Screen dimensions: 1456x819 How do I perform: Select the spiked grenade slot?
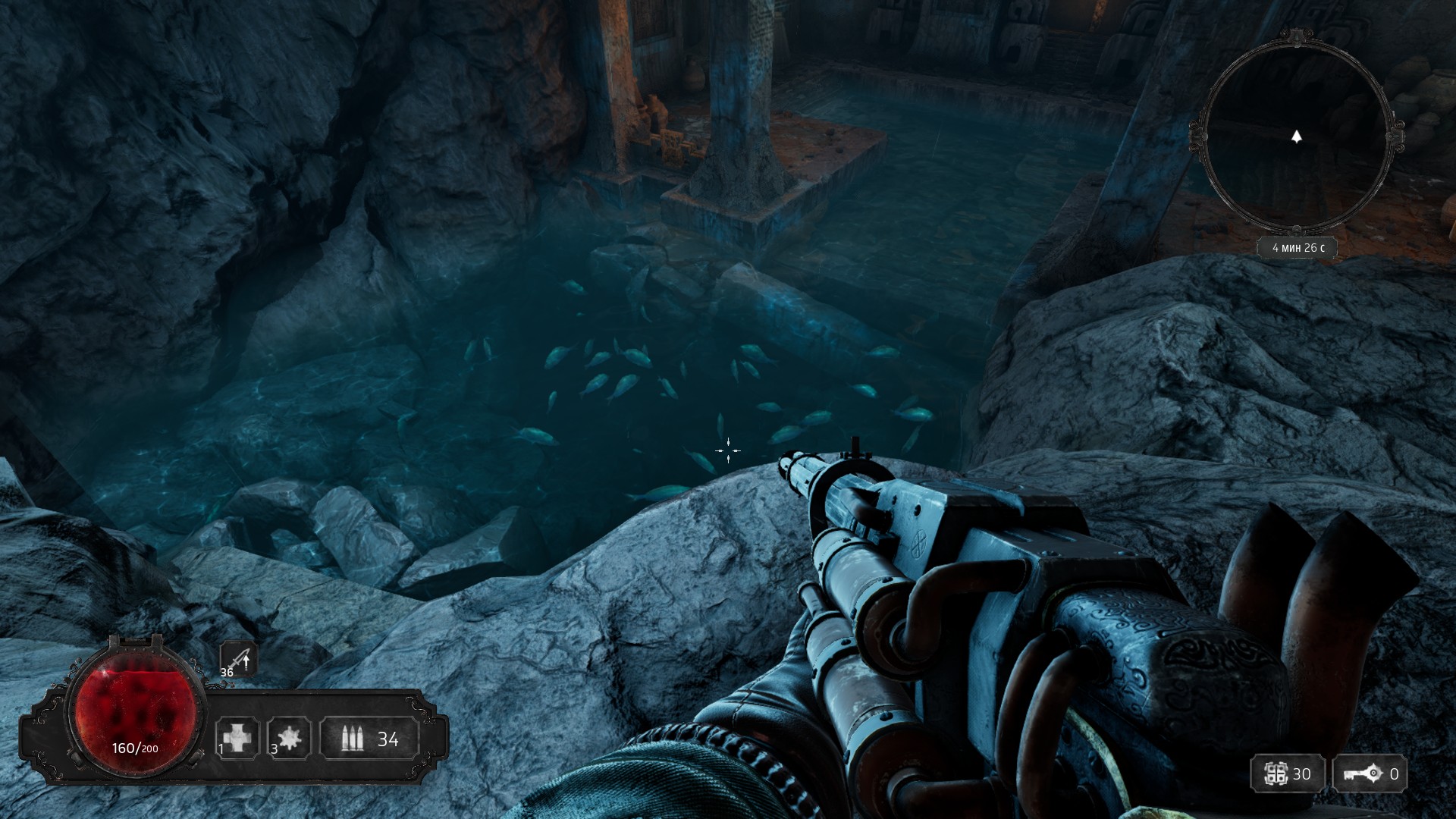click(289, 738)
